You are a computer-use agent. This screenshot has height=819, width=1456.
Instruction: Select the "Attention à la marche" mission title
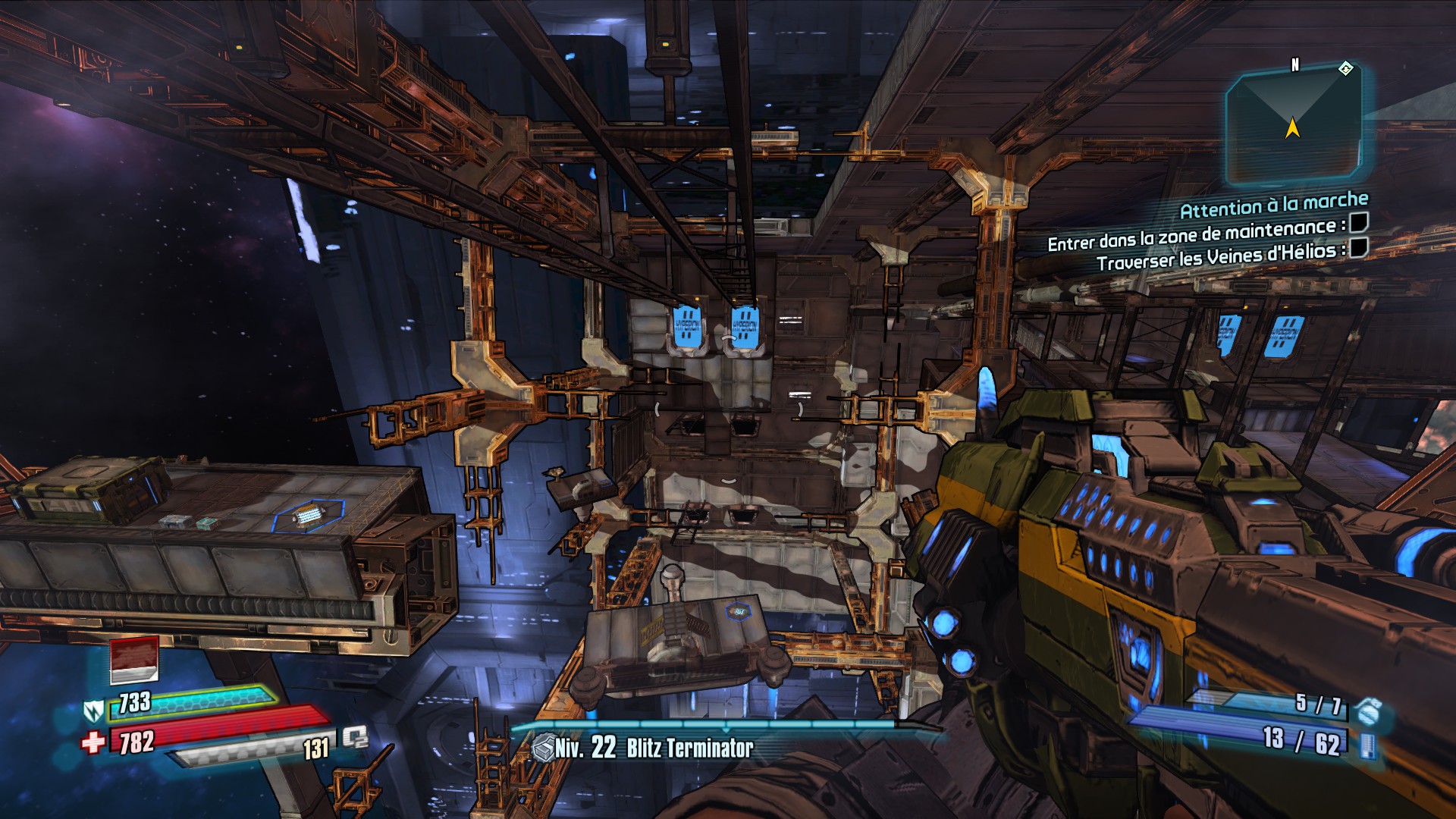(x=1274, y=205)
